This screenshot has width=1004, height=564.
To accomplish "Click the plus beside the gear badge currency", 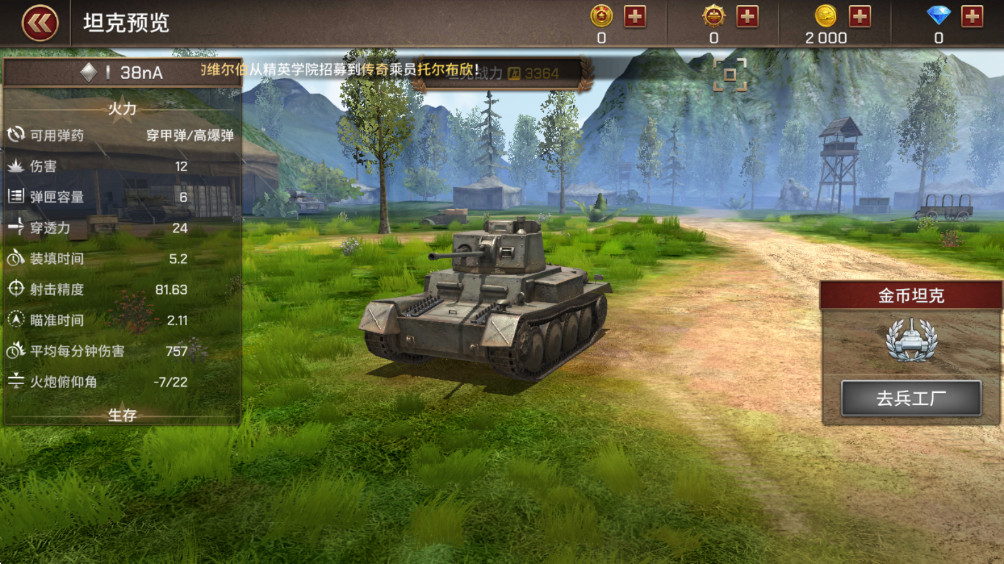I will tap(747, 16).
